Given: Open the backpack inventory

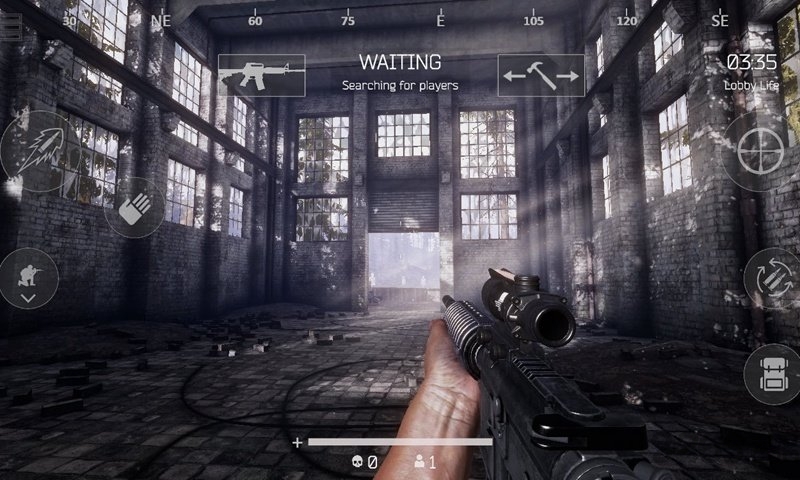Looking at the screenshot, I should [x=771, y=374].
